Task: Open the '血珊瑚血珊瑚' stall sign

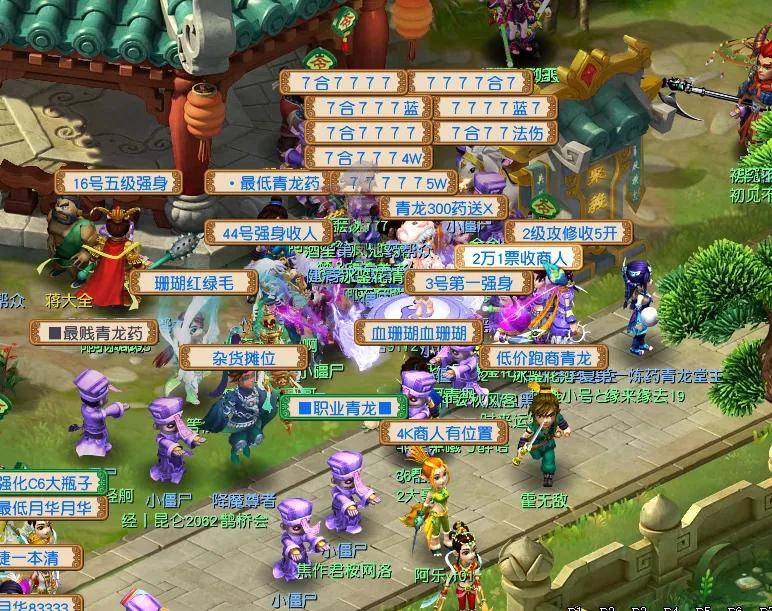Action: pyautogui.click(x=418, y=333)
